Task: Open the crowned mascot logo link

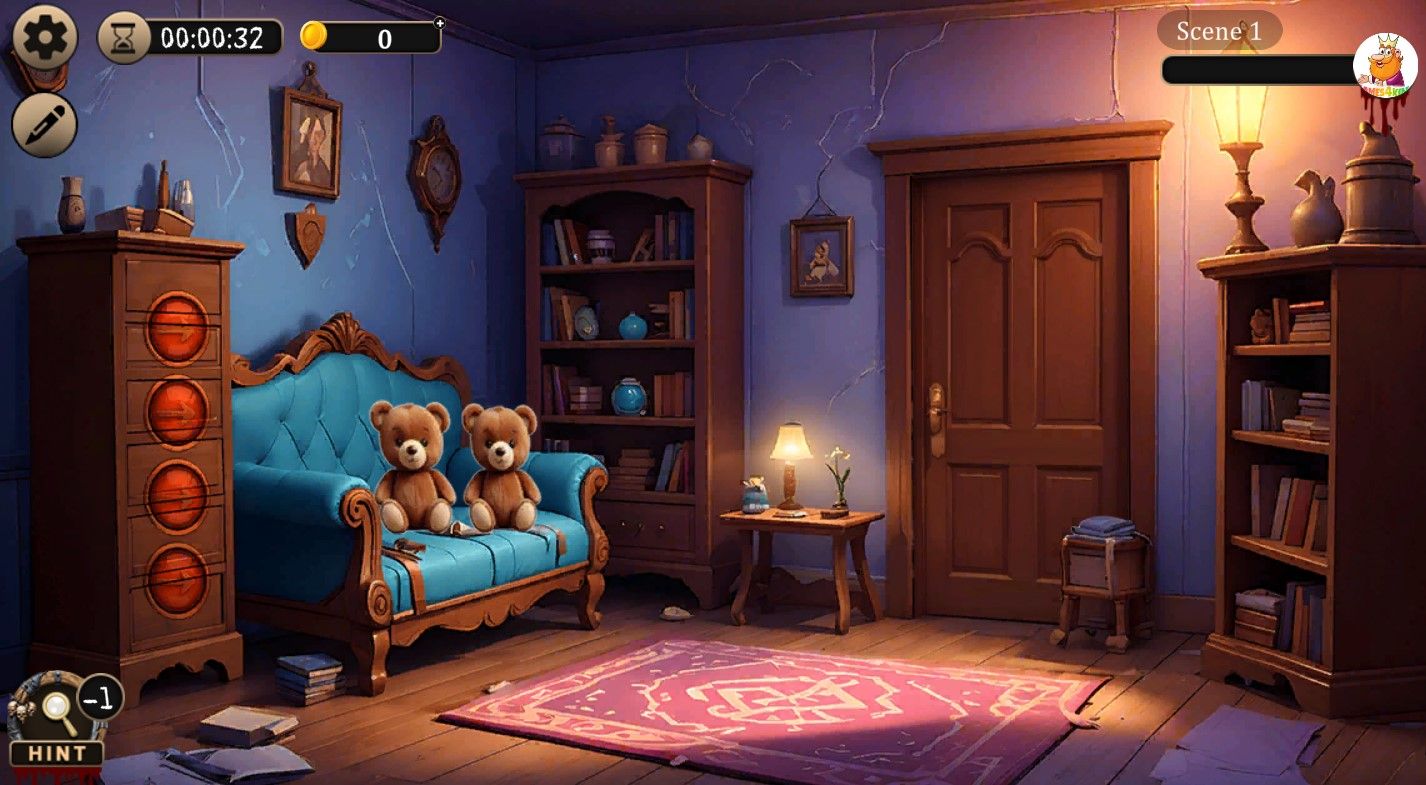Action: 1384,65
